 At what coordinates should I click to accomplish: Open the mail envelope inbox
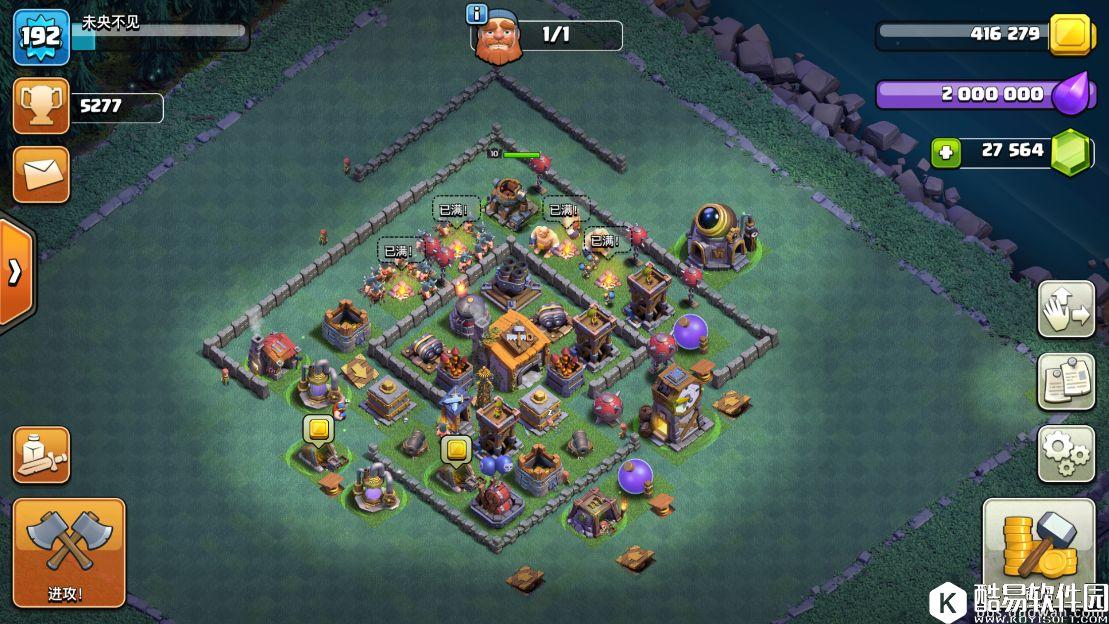pyautogui.click(x=41, y=175)
